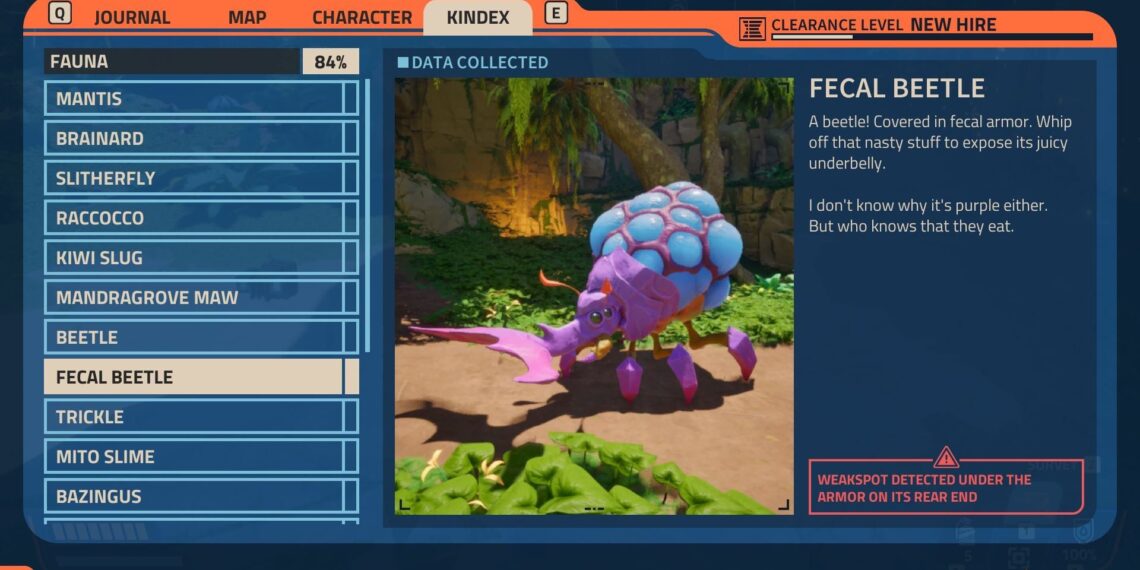The image size is (1140, 570).
Task: Go to the Character tab
Action: (361, 18)
